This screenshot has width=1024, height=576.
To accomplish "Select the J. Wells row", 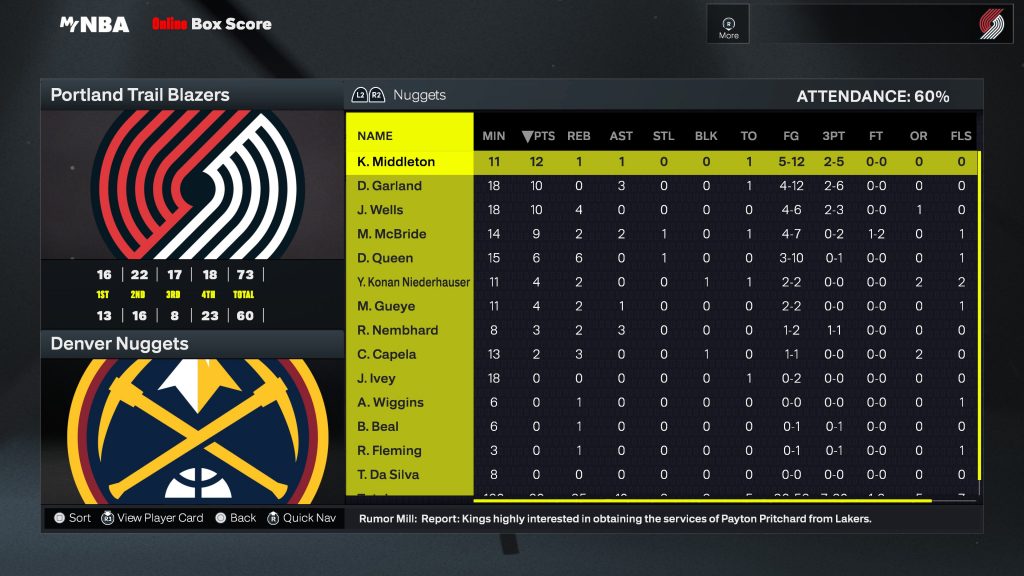I will point(381,210).
